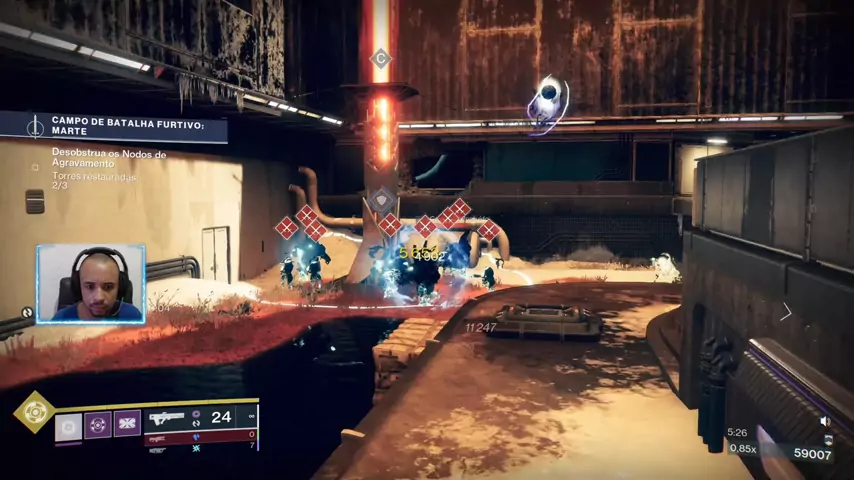
Task: Activate the purple circular melee ability
Action: click(x=98, y=424)
